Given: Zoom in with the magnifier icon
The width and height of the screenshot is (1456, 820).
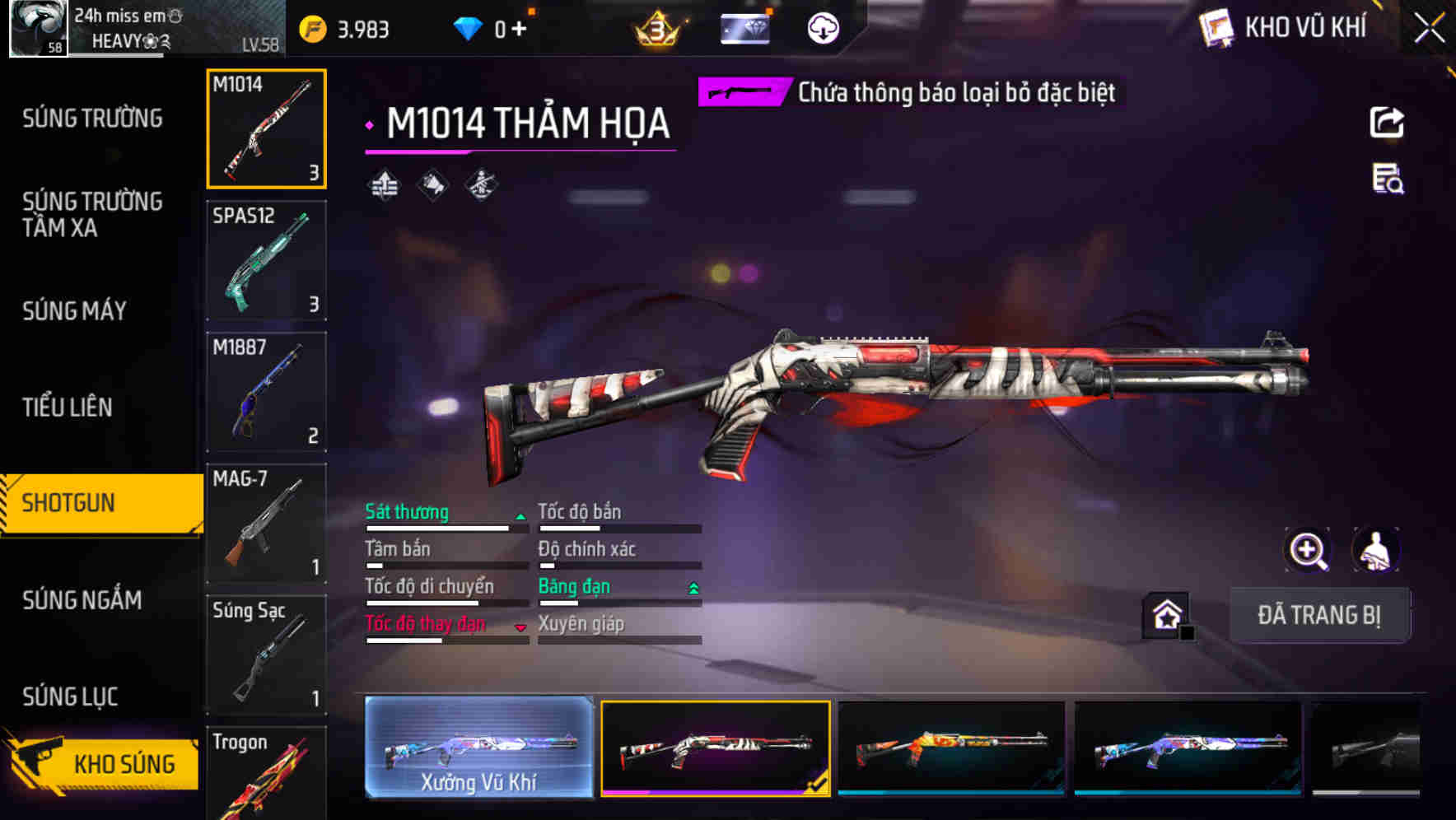Looking at the screenshot, I should [1307, 550].
